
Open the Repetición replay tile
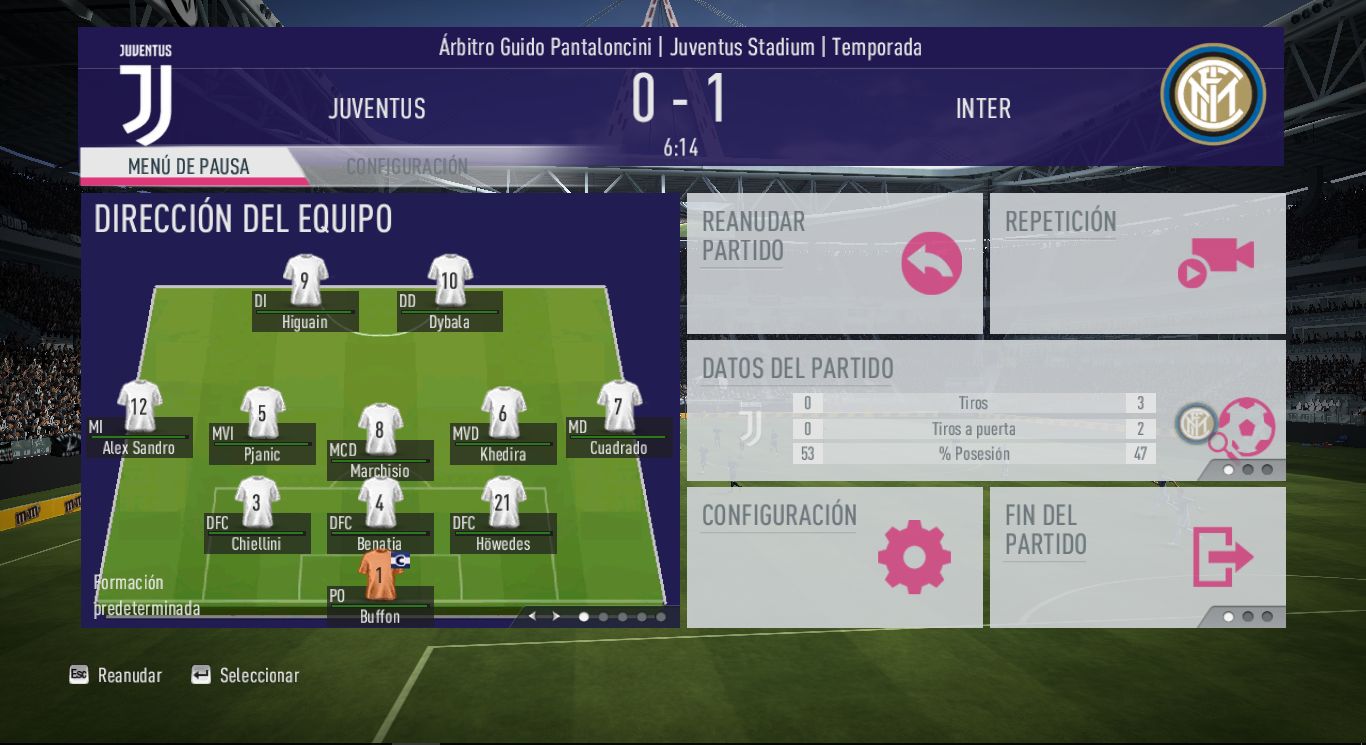[x=1137, y=263]
